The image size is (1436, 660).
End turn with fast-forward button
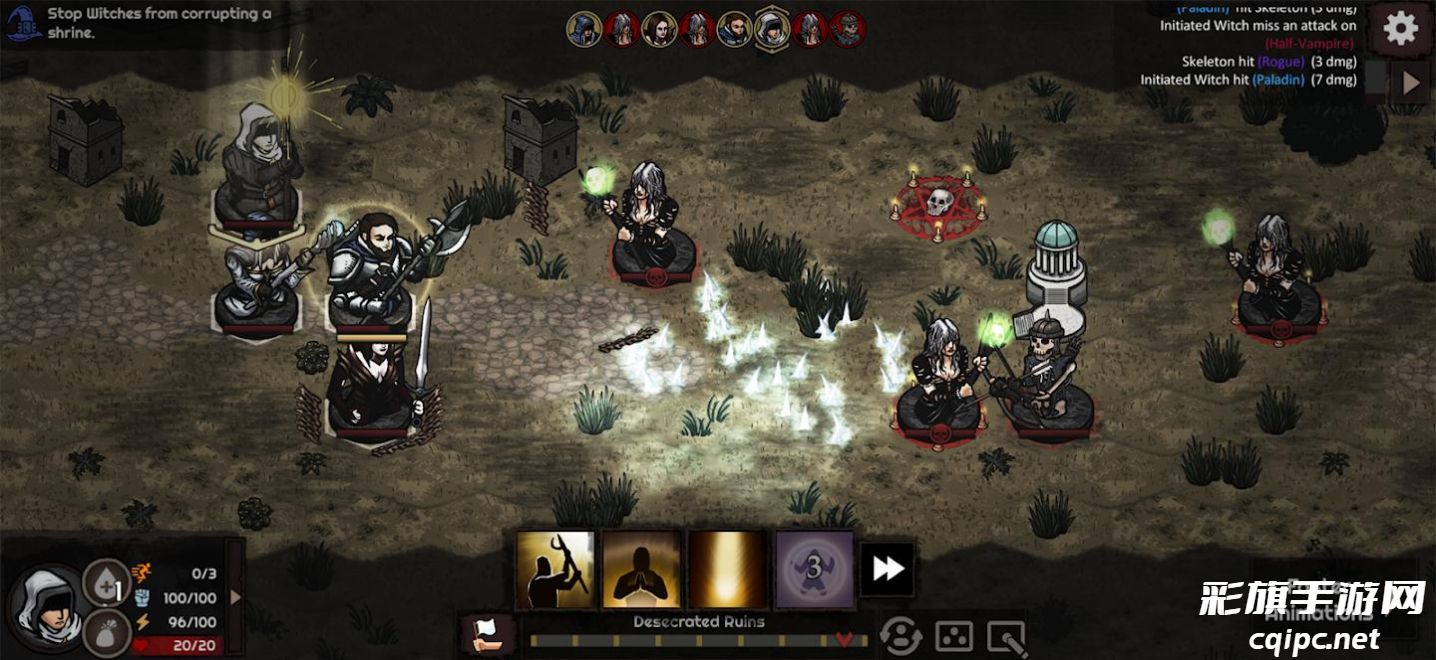pos(887,569)
